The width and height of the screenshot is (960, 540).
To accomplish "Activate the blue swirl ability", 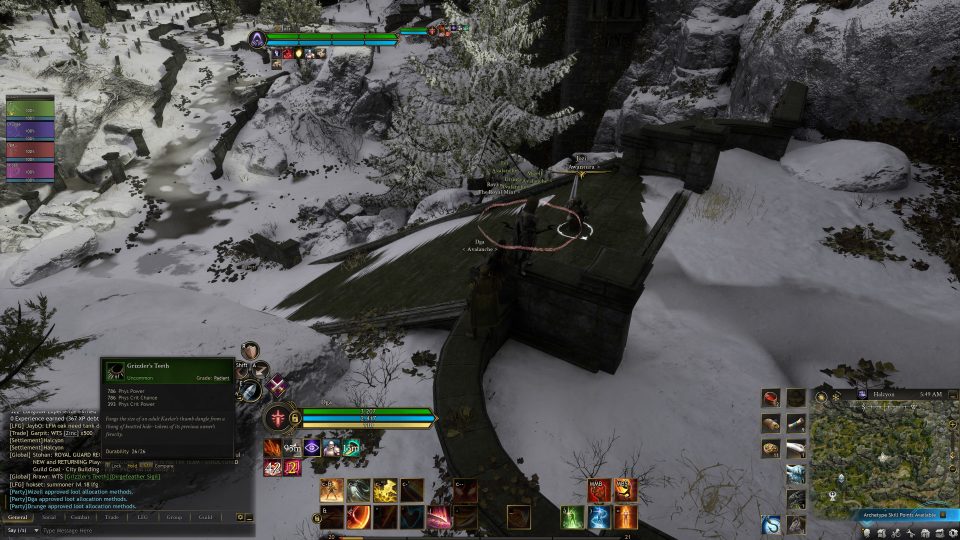I will [x=598, y=517].
